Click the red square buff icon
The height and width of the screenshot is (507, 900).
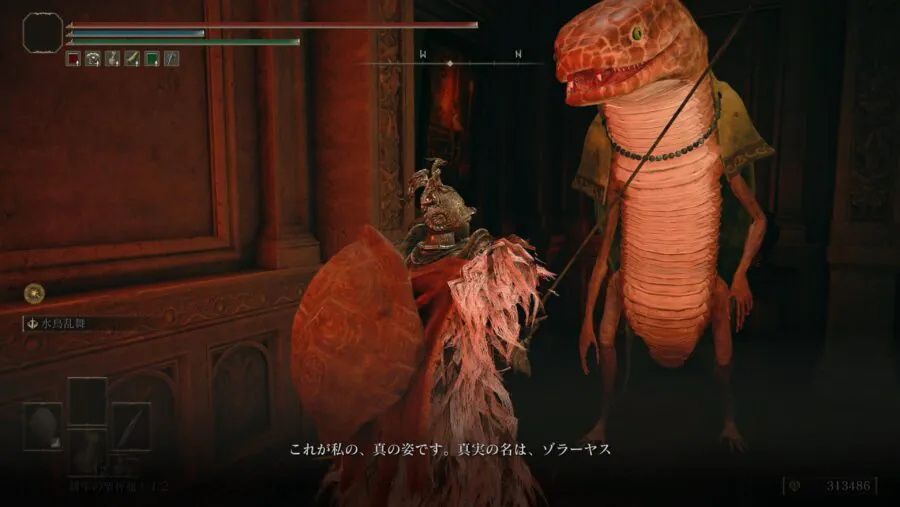coord(73,58)
